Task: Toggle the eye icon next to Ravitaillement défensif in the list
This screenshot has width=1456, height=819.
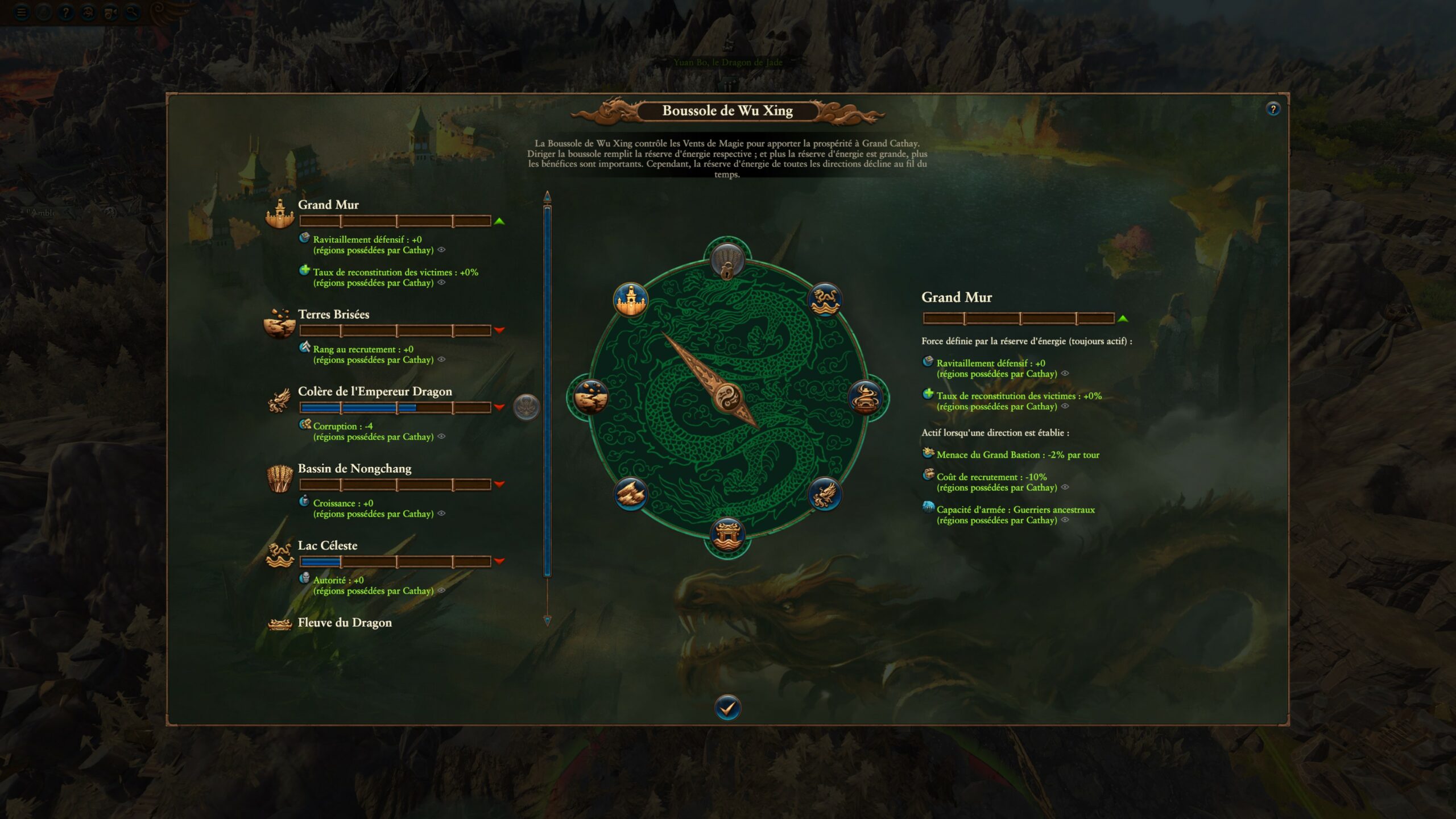Action: click(x=441, y=250)
